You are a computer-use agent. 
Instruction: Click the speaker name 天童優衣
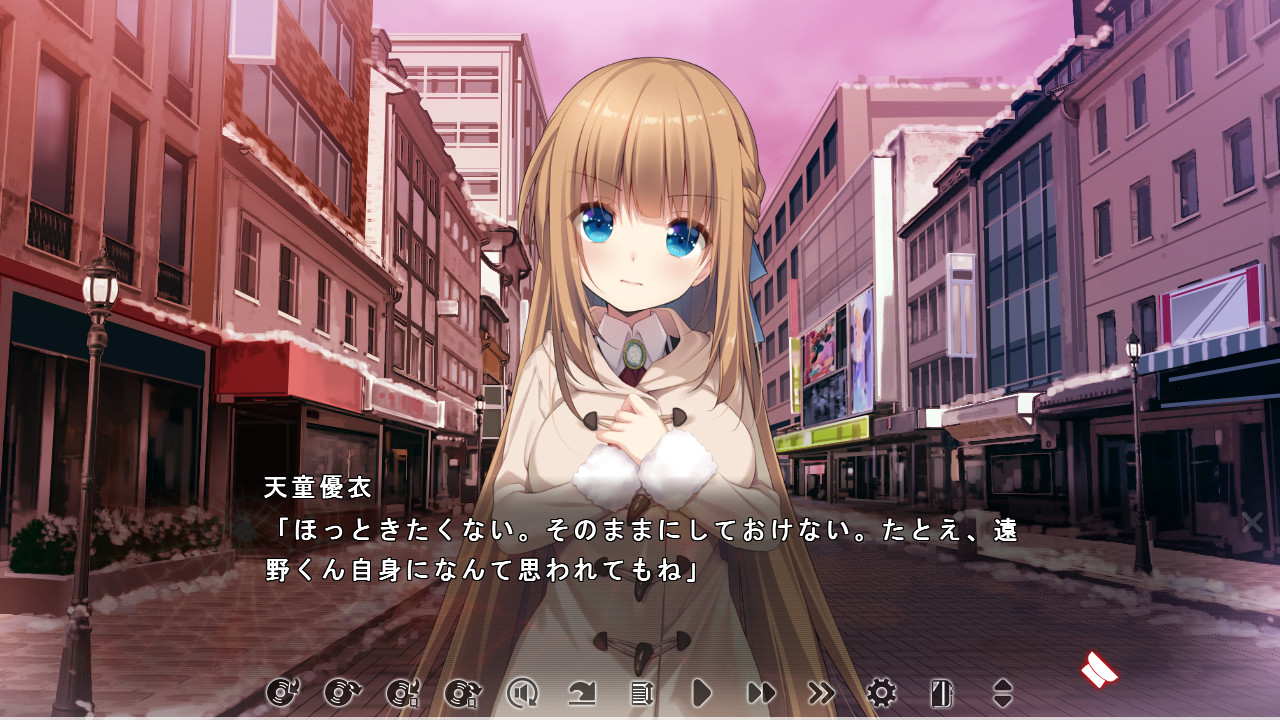coord(310,488)
